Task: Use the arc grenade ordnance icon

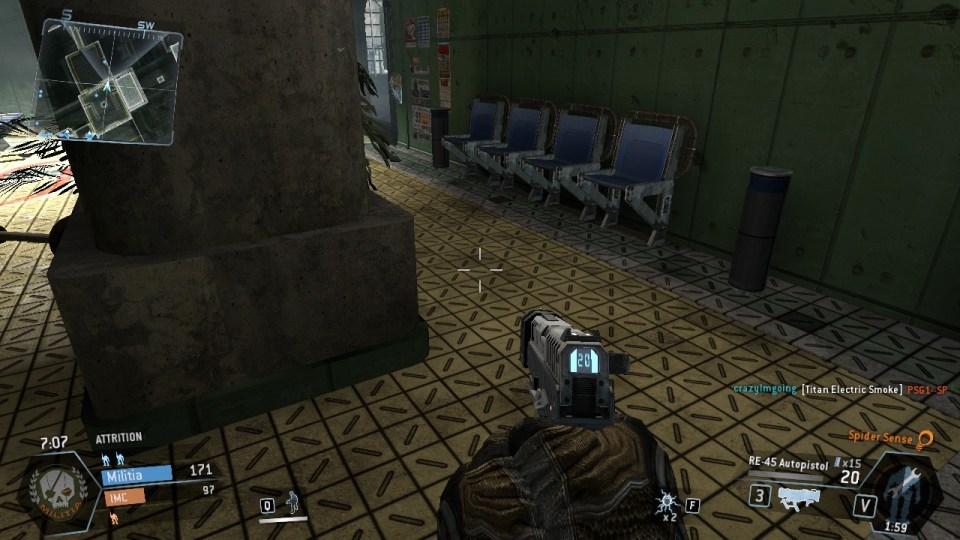Action: [667, 502]
